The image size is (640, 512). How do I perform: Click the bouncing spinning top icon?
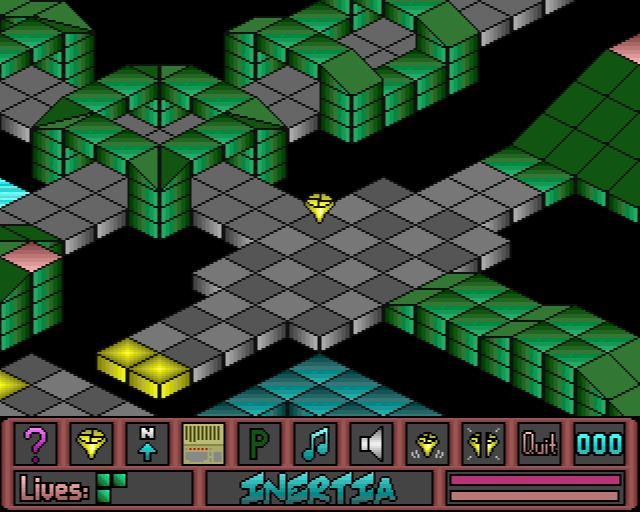428,443
